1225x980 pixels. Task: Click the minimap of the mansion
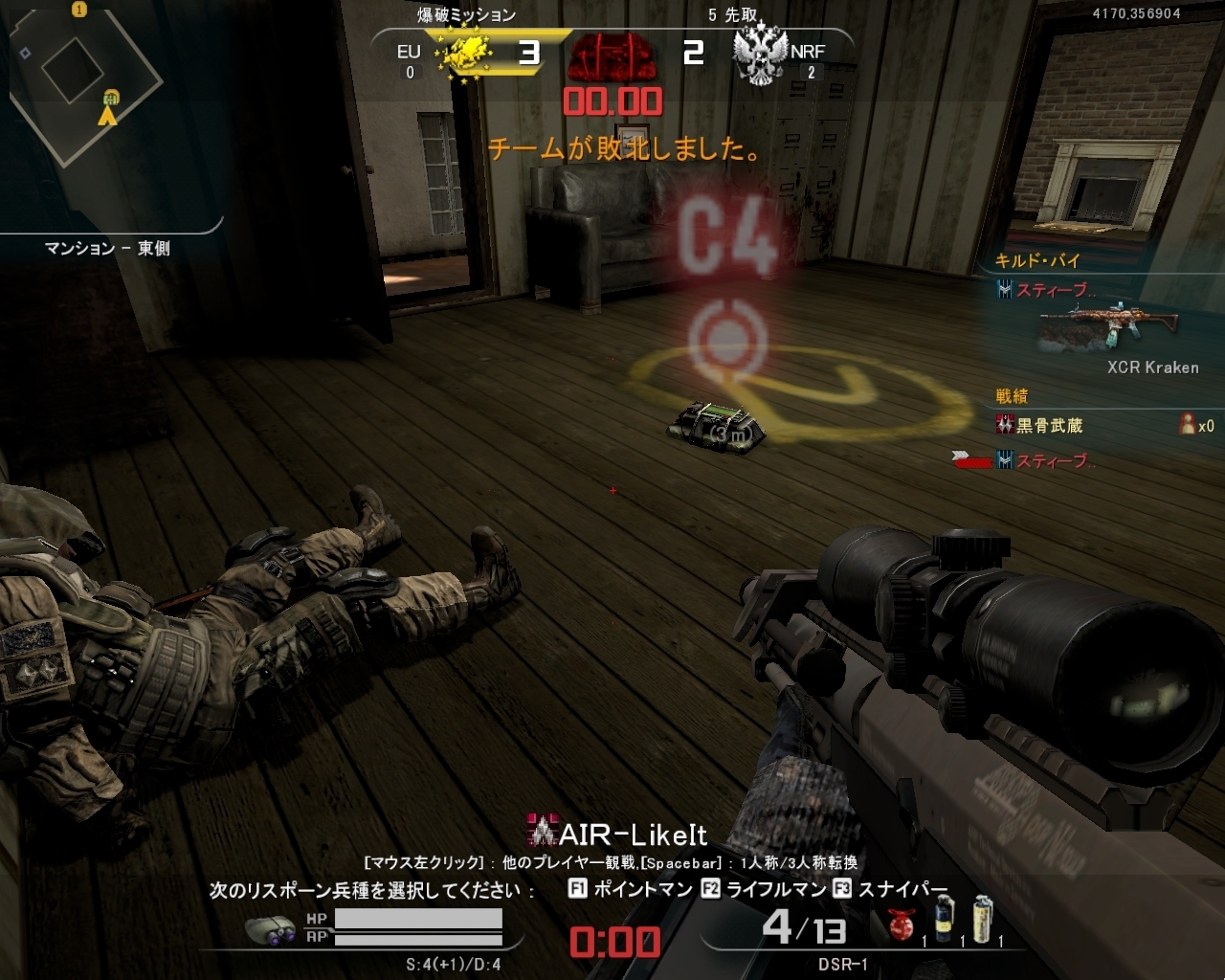pyautogui.click(x=86, y=86)
